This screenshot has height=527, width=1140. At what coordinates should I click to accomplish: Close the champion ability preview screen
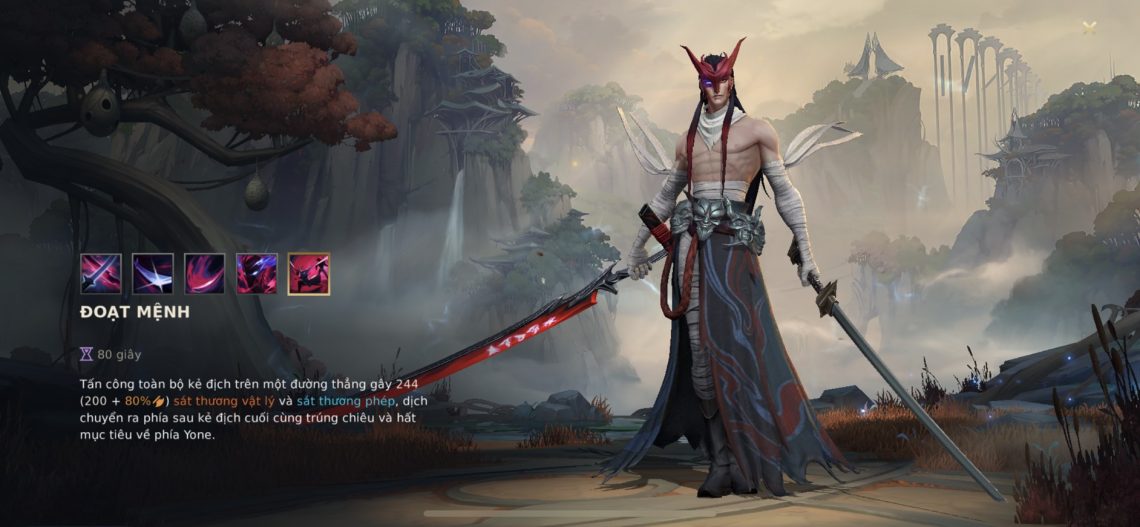click(x=1089, y=28)
